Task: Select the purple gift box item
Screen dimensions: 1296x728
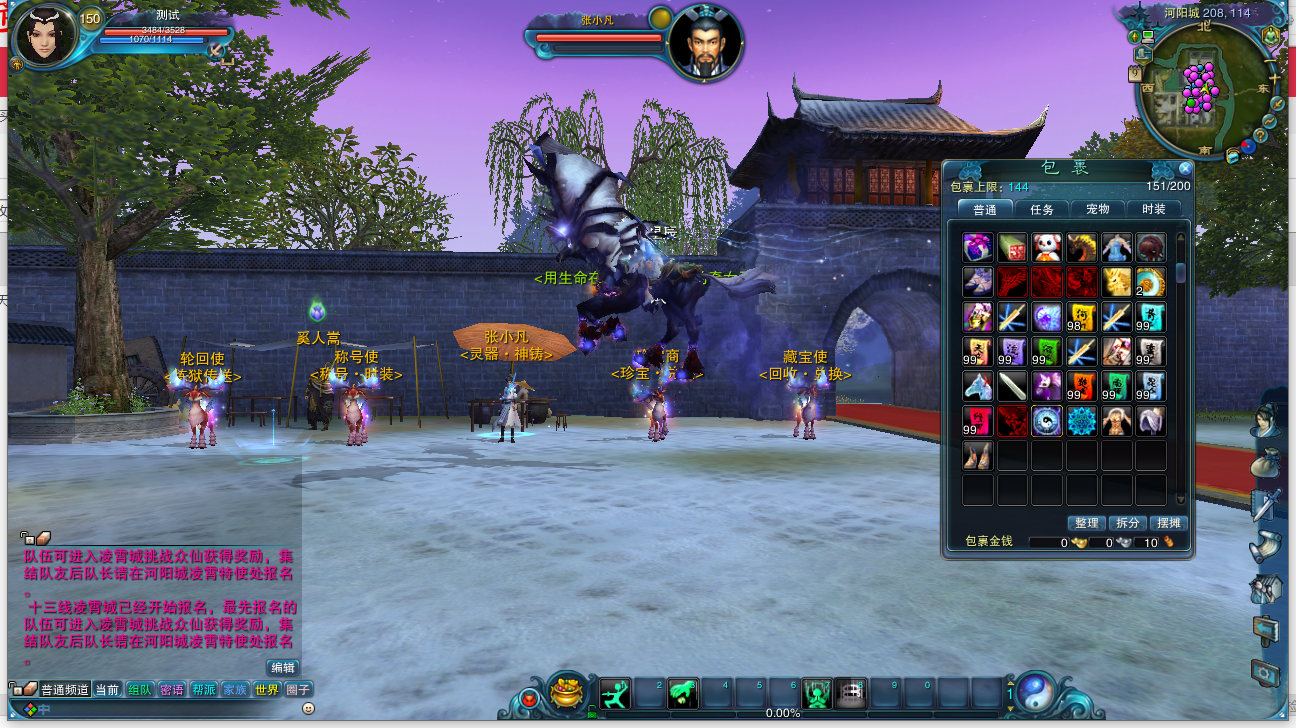Action: pyautogui.click(x=978, y=247)
